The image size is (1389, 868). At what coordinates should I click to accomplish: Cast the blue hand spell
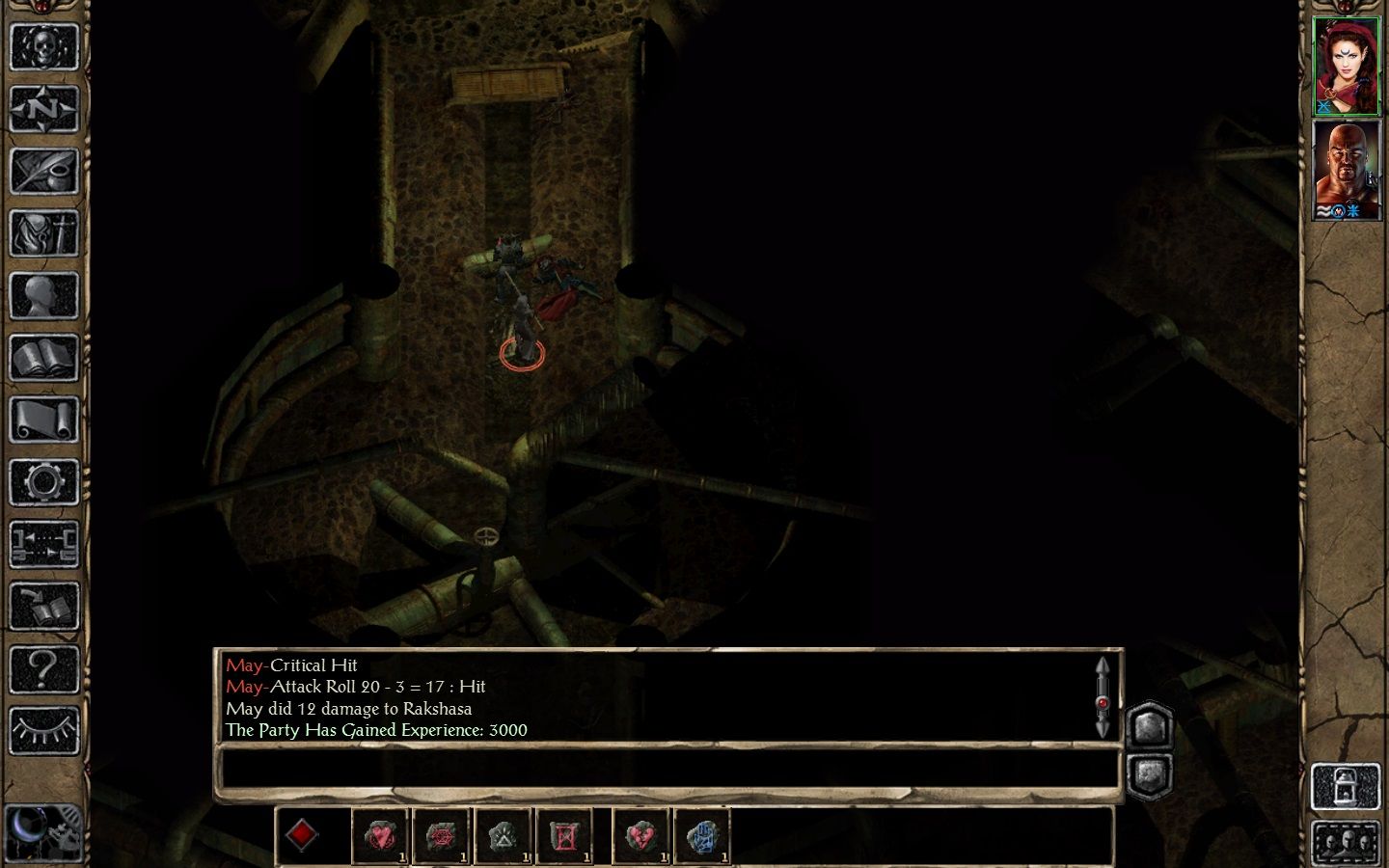point(702,835)
